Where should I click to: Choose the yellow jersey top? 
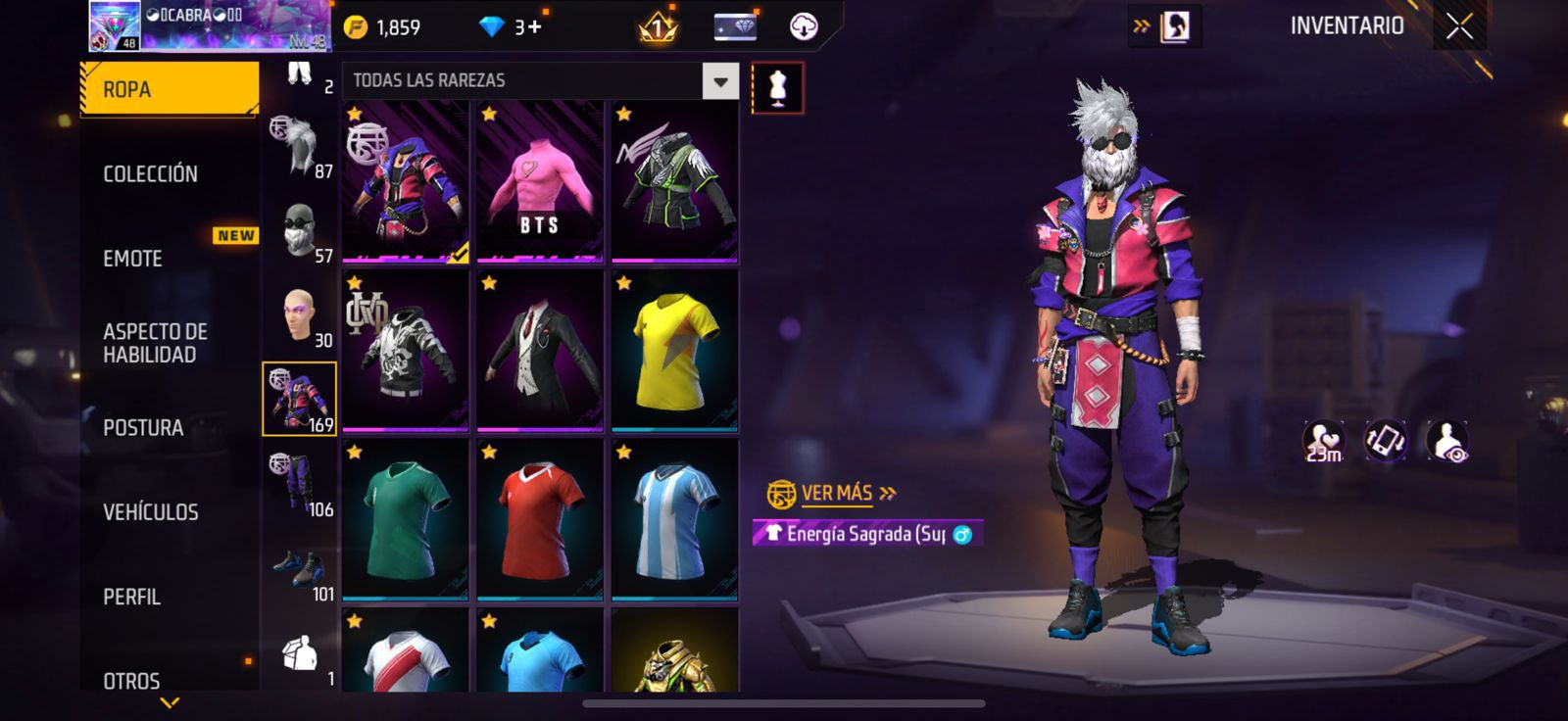click(x=674, y=351)
